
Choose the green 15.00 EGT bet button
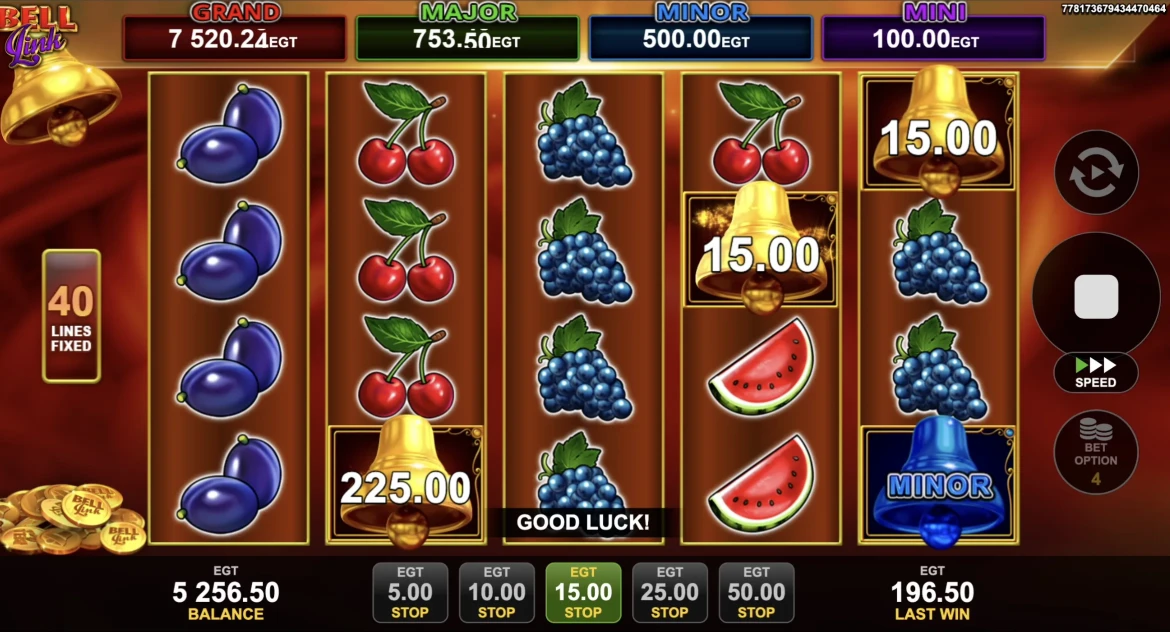(x=583, y=592)
